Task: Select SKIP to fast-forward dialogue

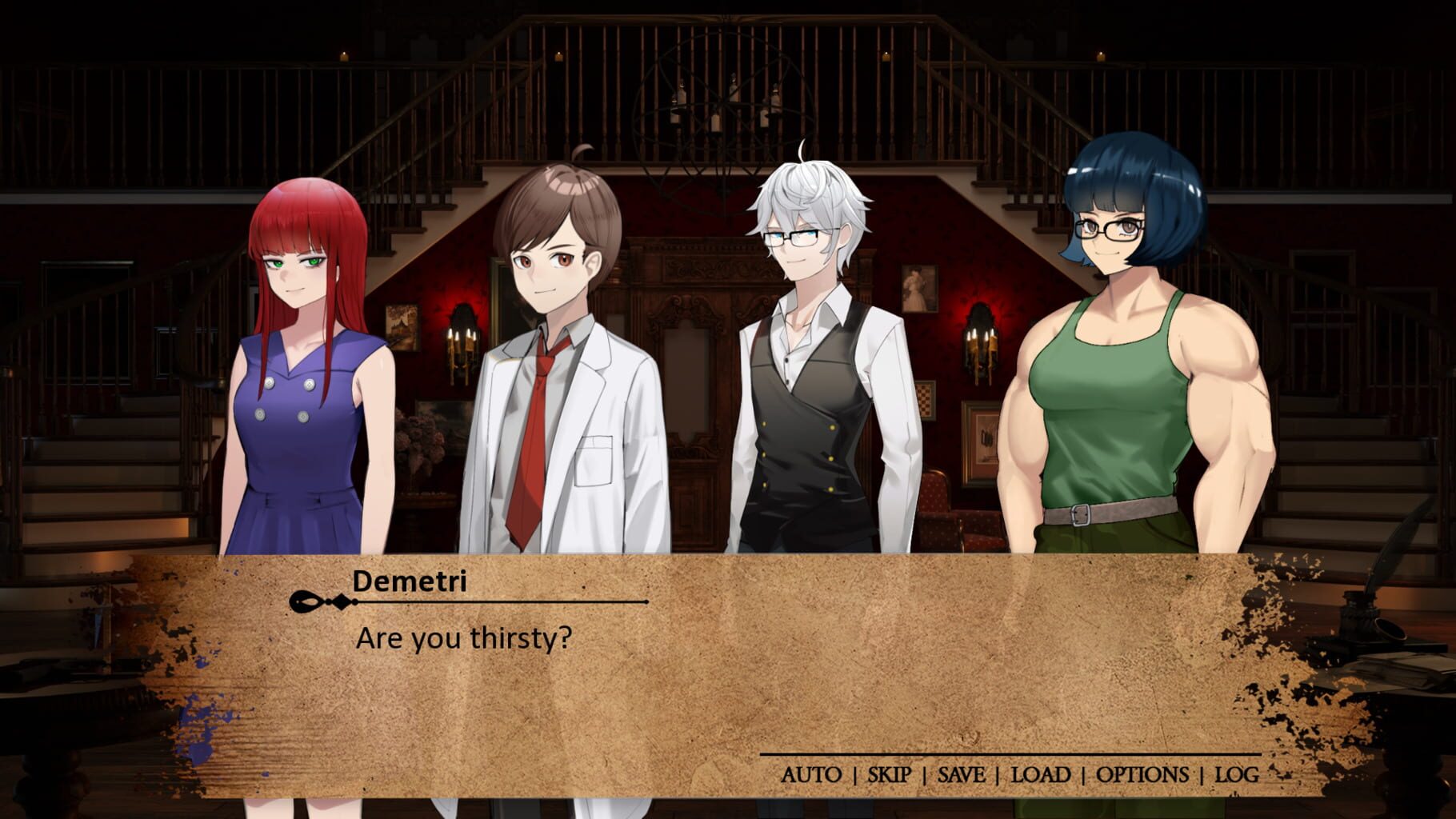Action: point(888,774)
